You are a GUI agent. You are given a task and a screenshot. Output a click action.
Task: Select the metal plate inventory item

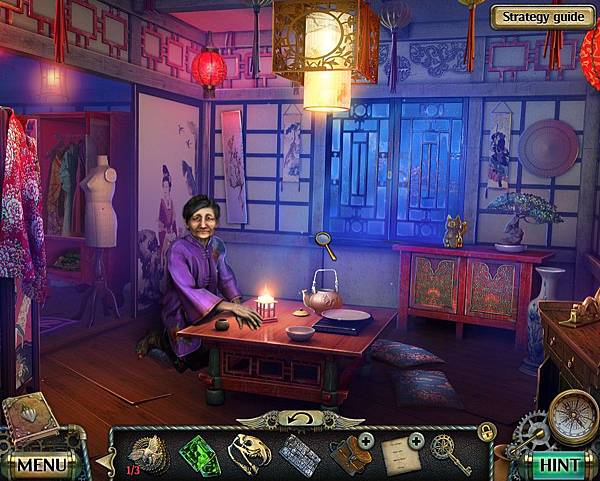tap(298, 455)
